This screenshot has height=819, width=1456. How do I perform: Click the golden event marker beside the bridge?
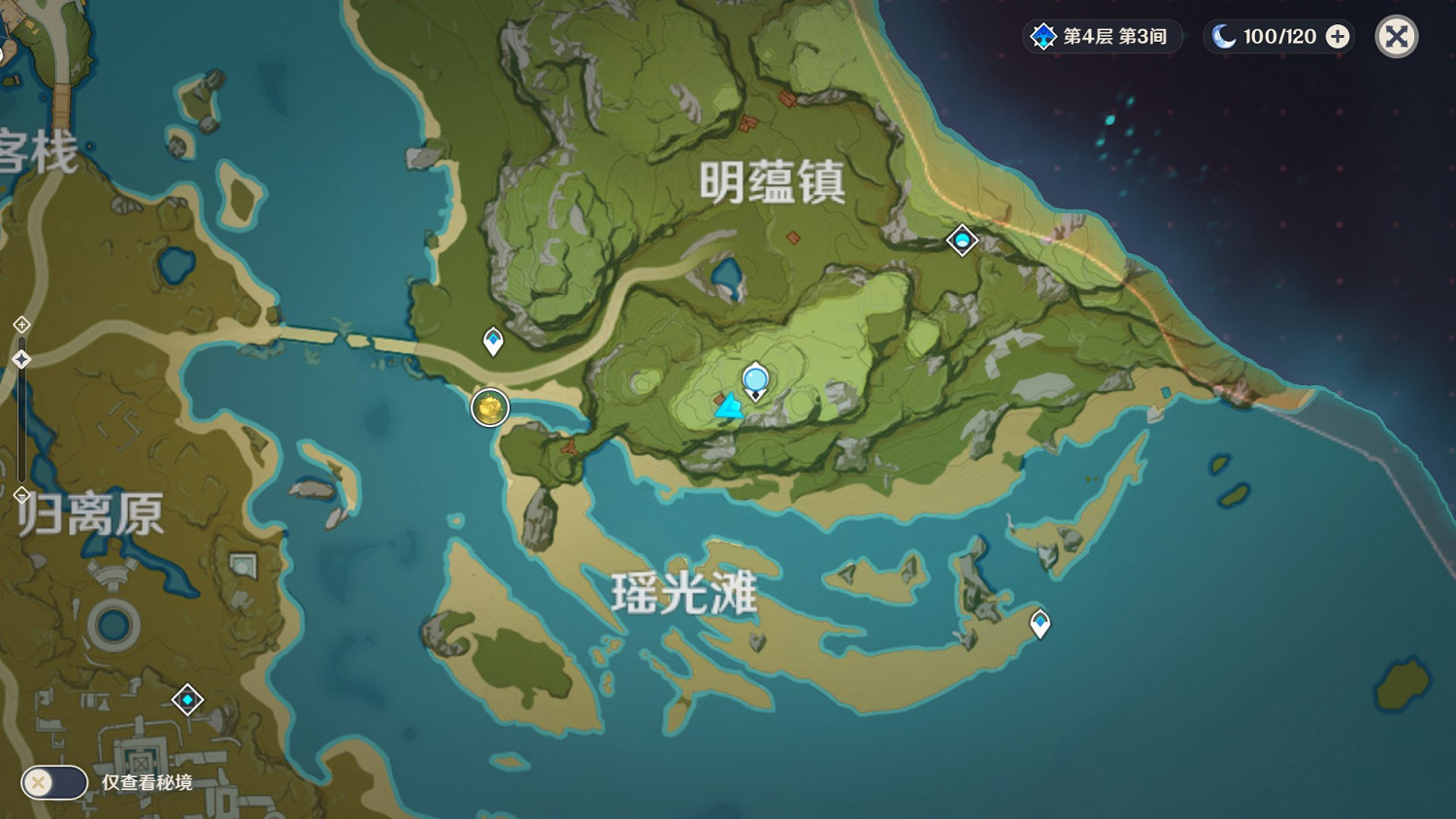[x=489, y=408]
